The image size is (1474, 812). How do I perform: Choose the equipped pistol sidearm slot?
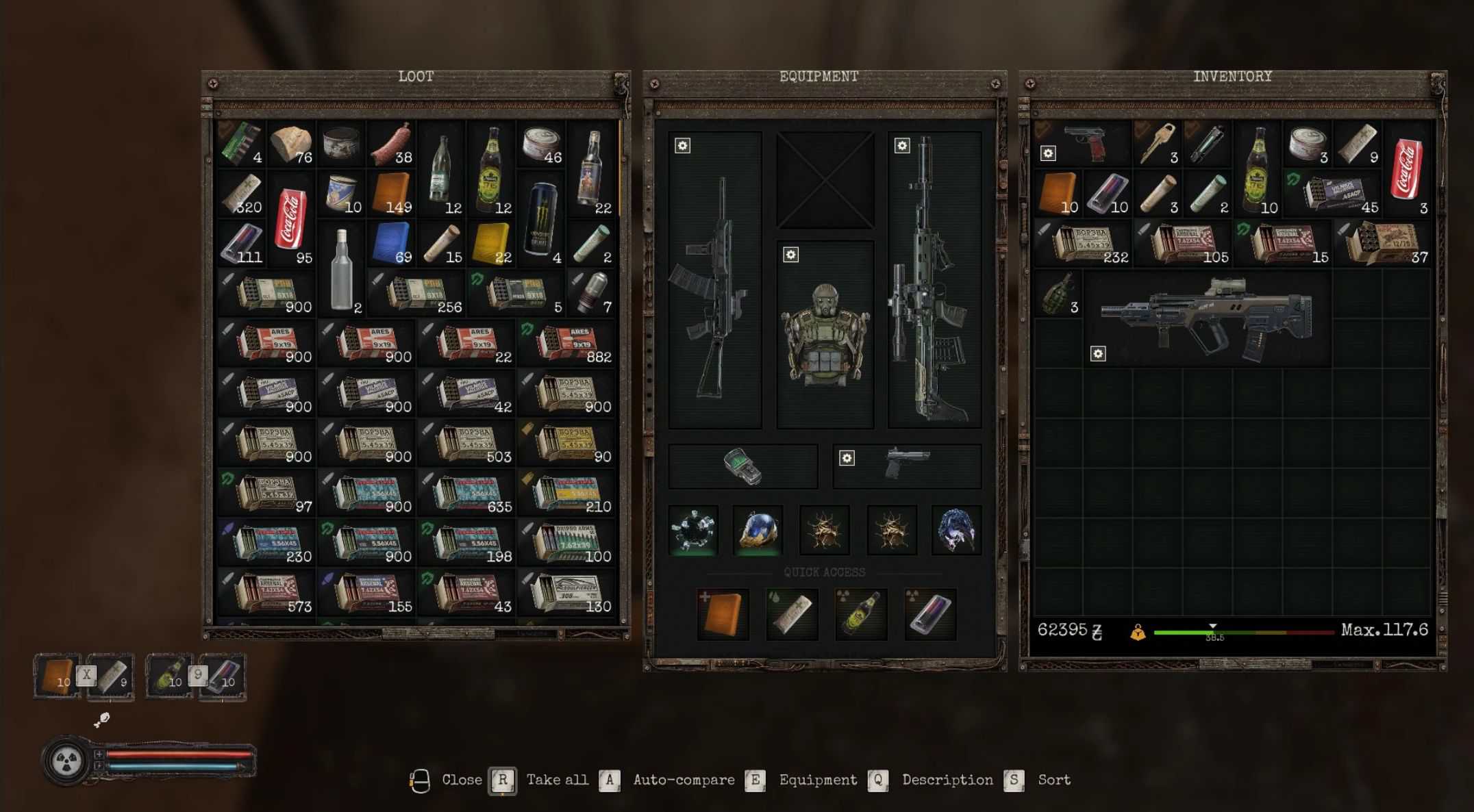click(907, 466)
